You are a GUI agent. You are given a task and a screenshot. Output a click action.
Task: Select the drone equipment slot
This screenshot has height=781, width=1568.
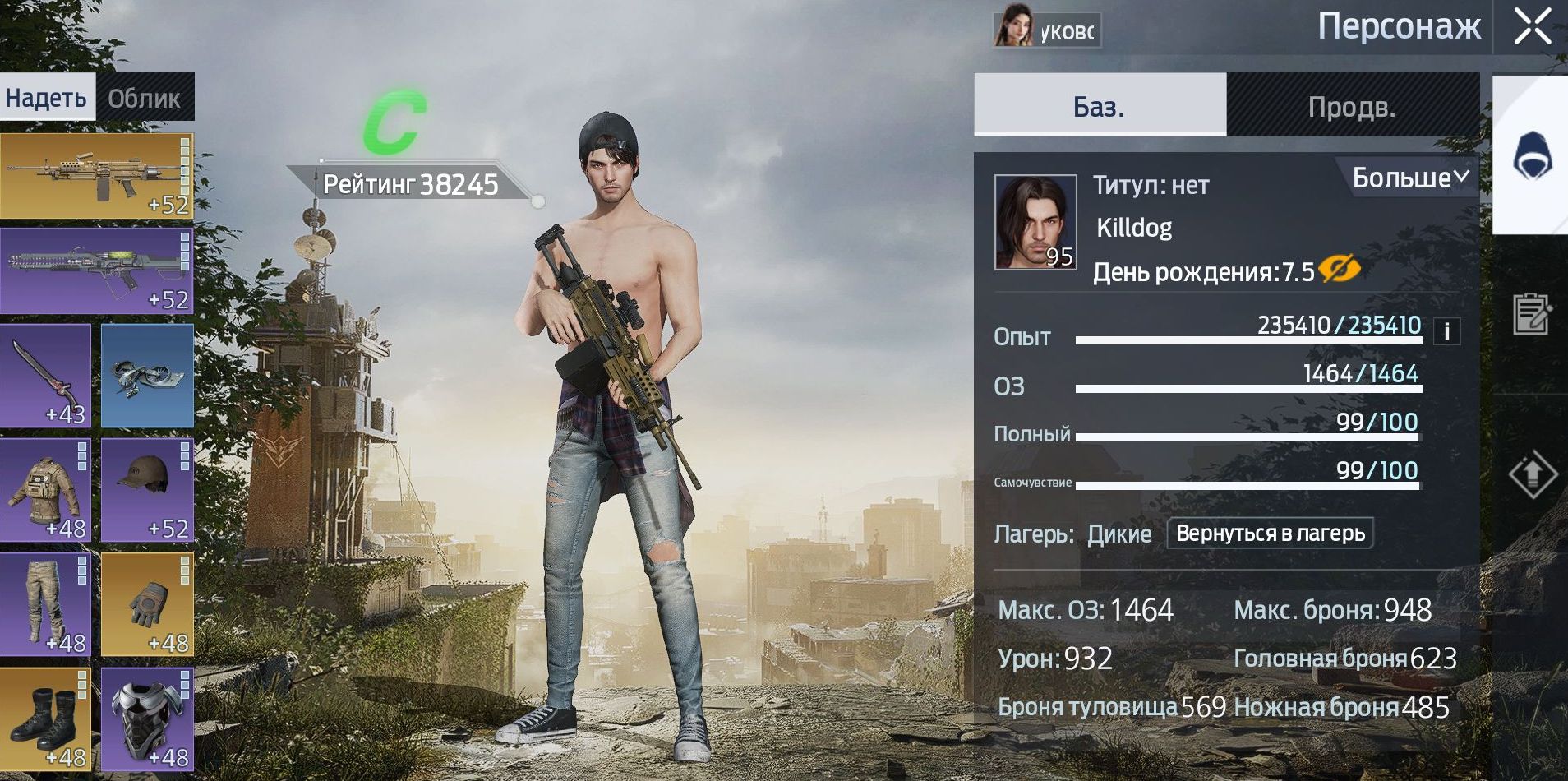point(147,376)
